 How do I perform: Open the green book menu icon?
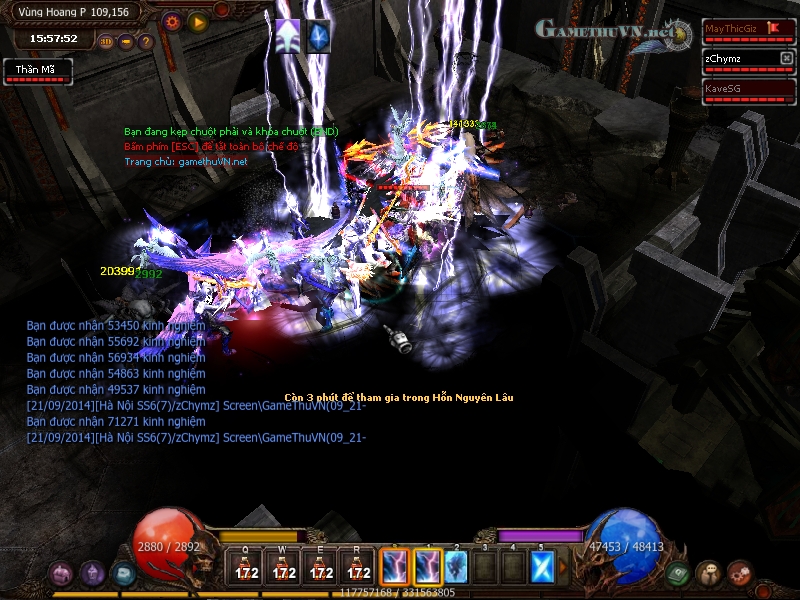pyautogui.click(x=679, y=574)
